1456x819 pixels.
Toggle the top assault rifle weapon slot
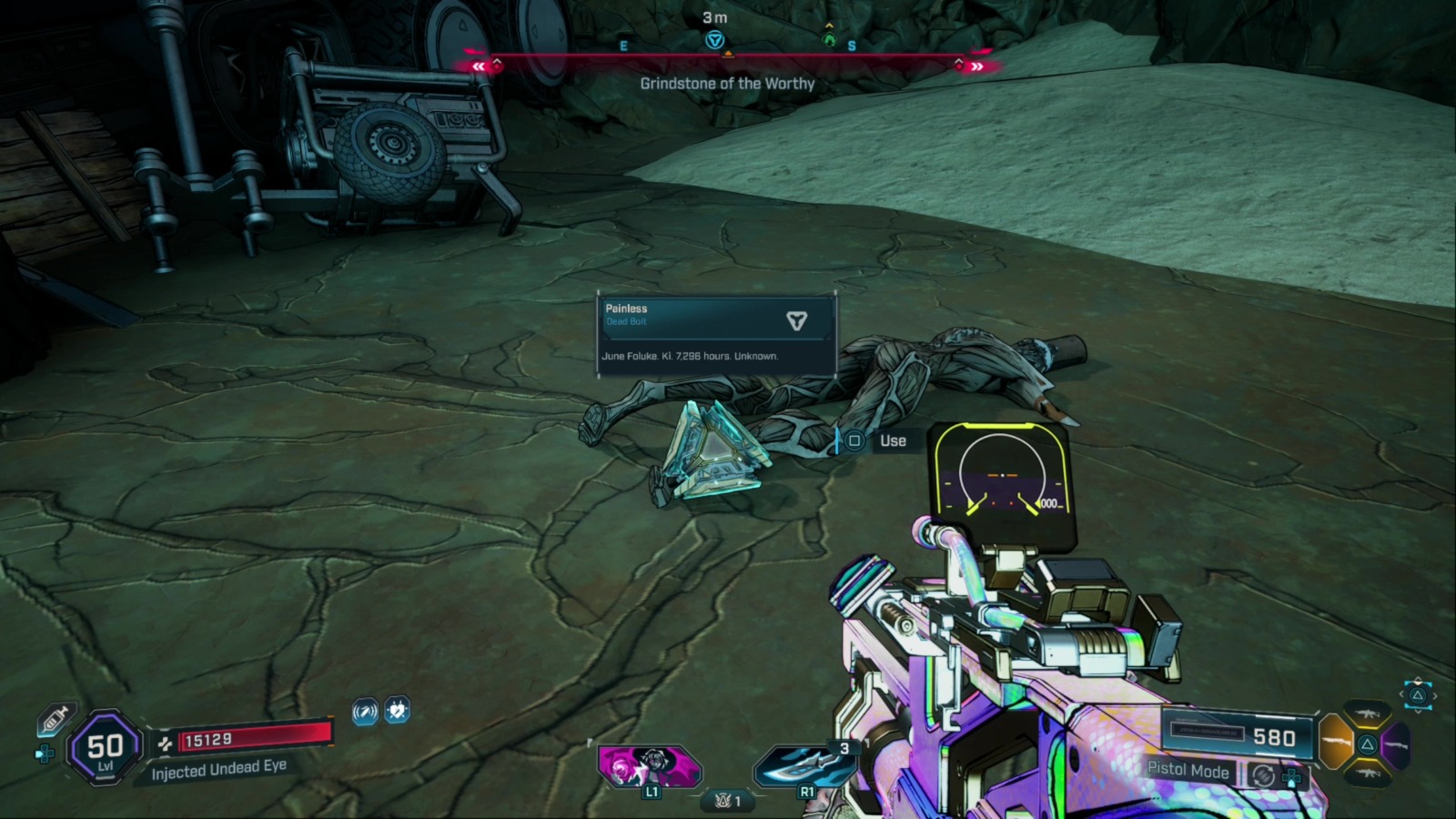tap(1367, 713)
